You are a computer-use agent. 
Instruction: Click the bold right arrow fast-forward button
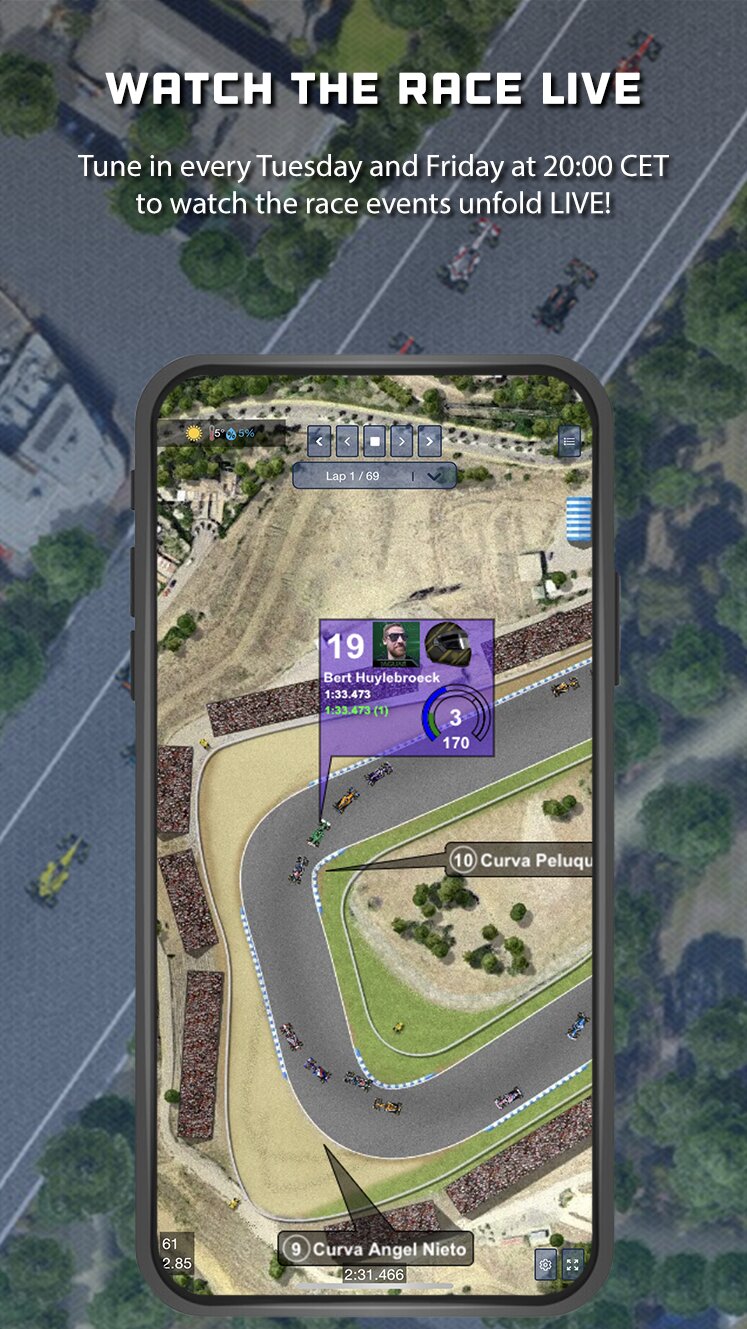pos(430,440)
